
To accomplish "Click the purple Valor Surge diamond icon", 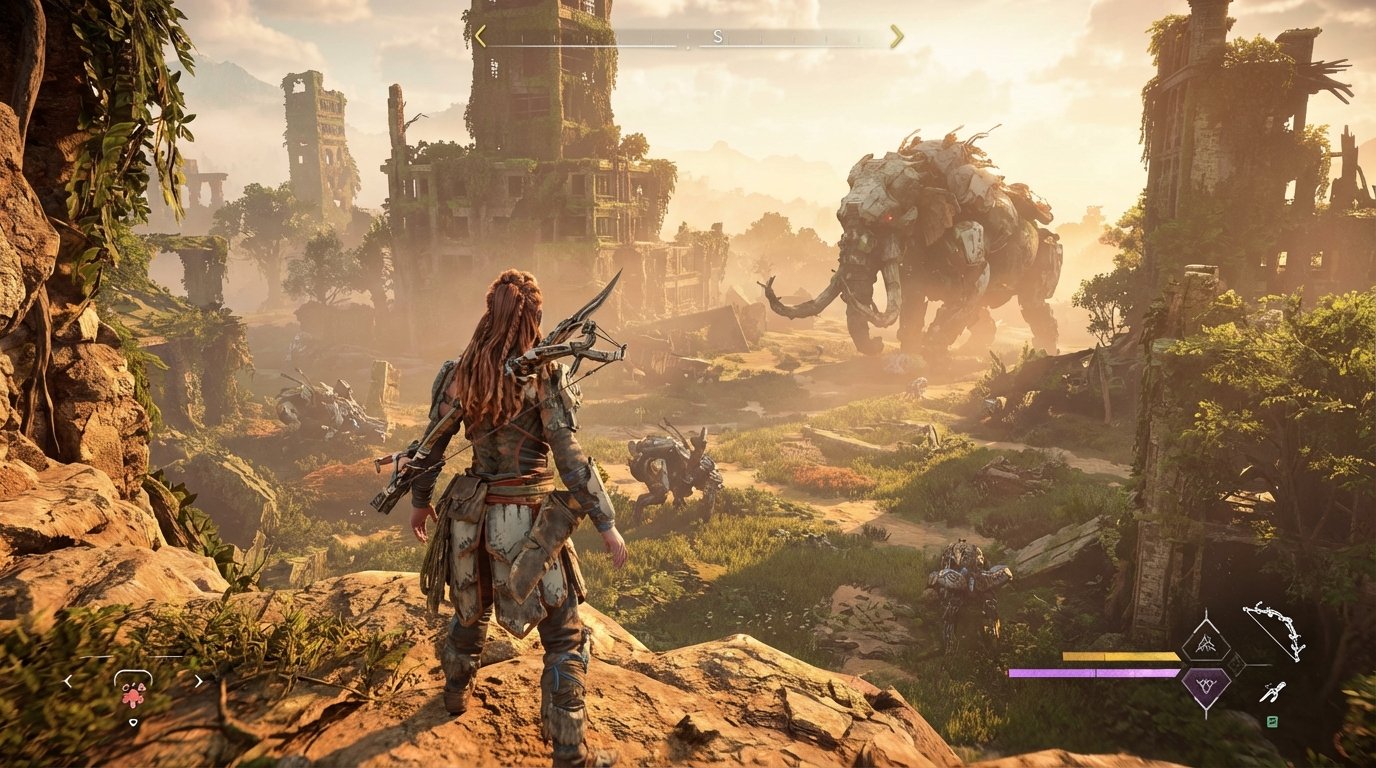I will pyautogui.click(x=1206, y=685).
